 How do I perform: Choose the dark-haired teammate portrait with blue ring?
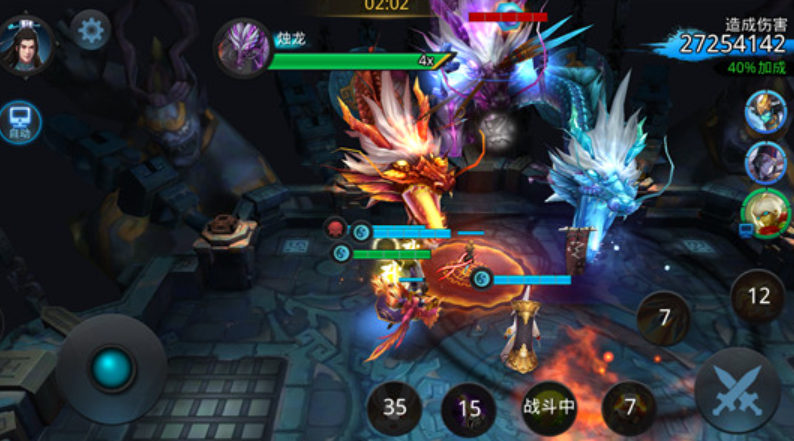[x=765, y=161]
